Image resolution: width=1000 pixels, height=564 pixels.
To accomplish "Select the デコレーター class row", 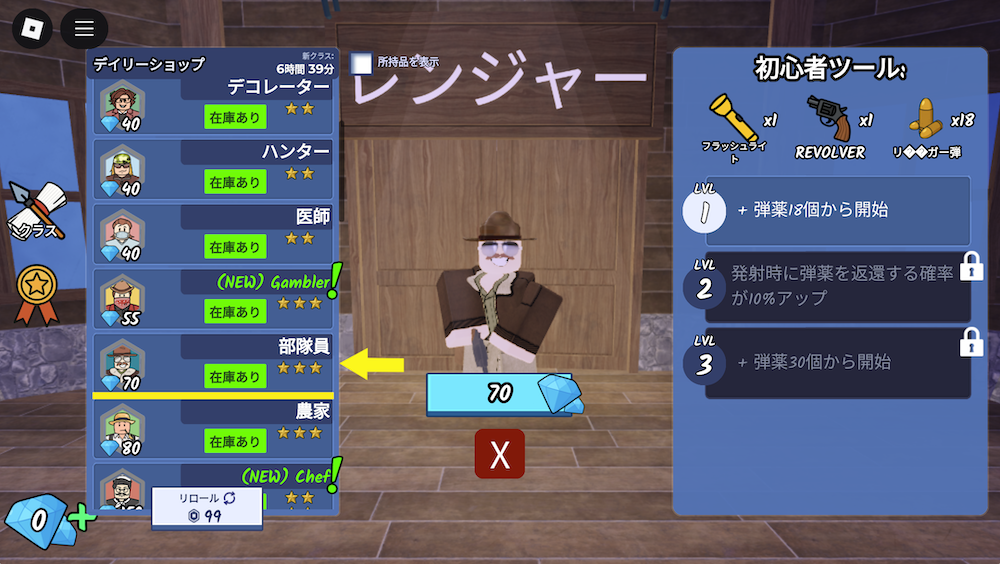I will [215, 104].
